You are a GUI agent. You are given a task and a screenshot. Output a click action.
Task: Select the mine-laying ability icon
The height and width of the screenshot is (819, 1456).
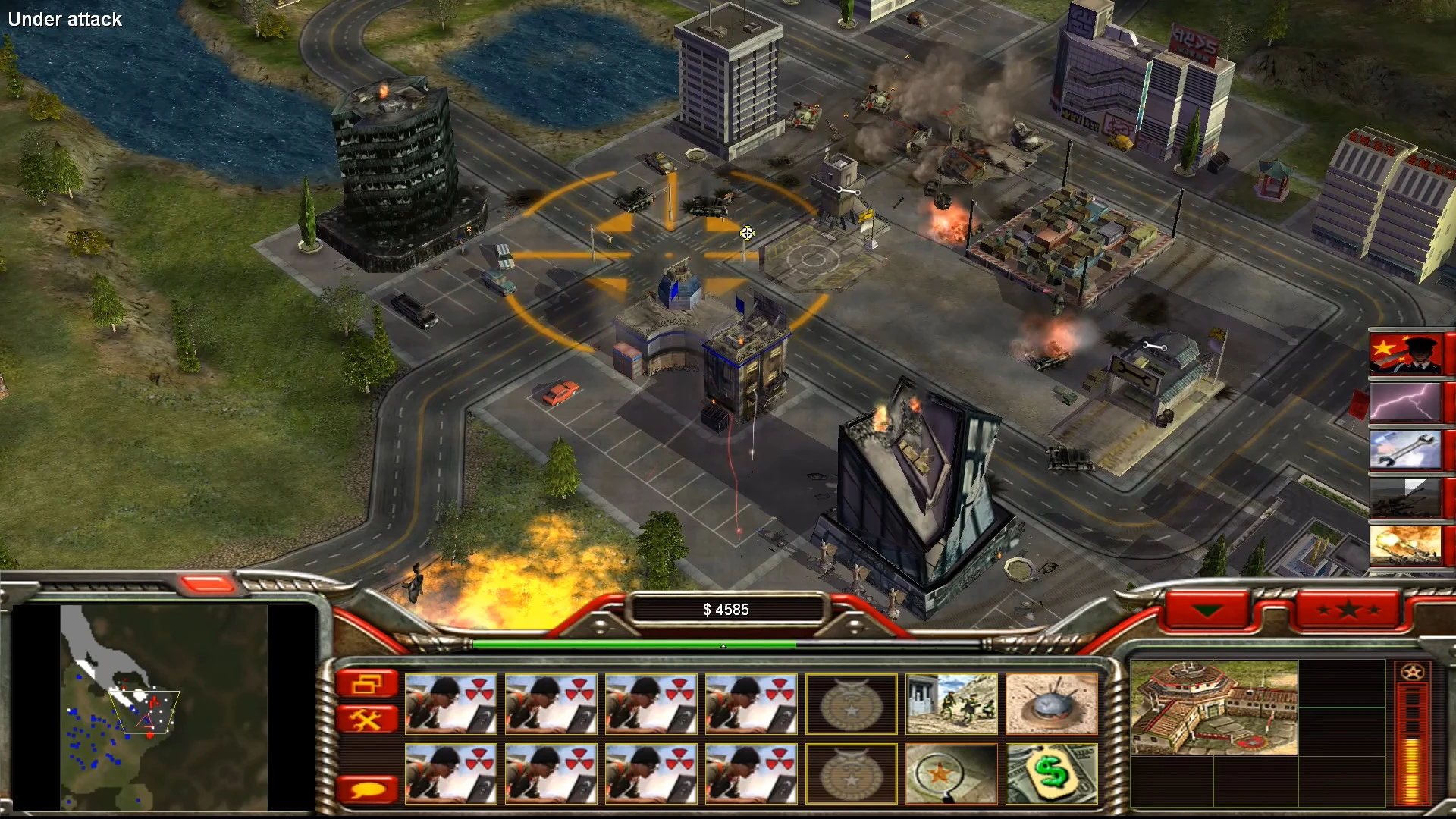point(1051,704)
